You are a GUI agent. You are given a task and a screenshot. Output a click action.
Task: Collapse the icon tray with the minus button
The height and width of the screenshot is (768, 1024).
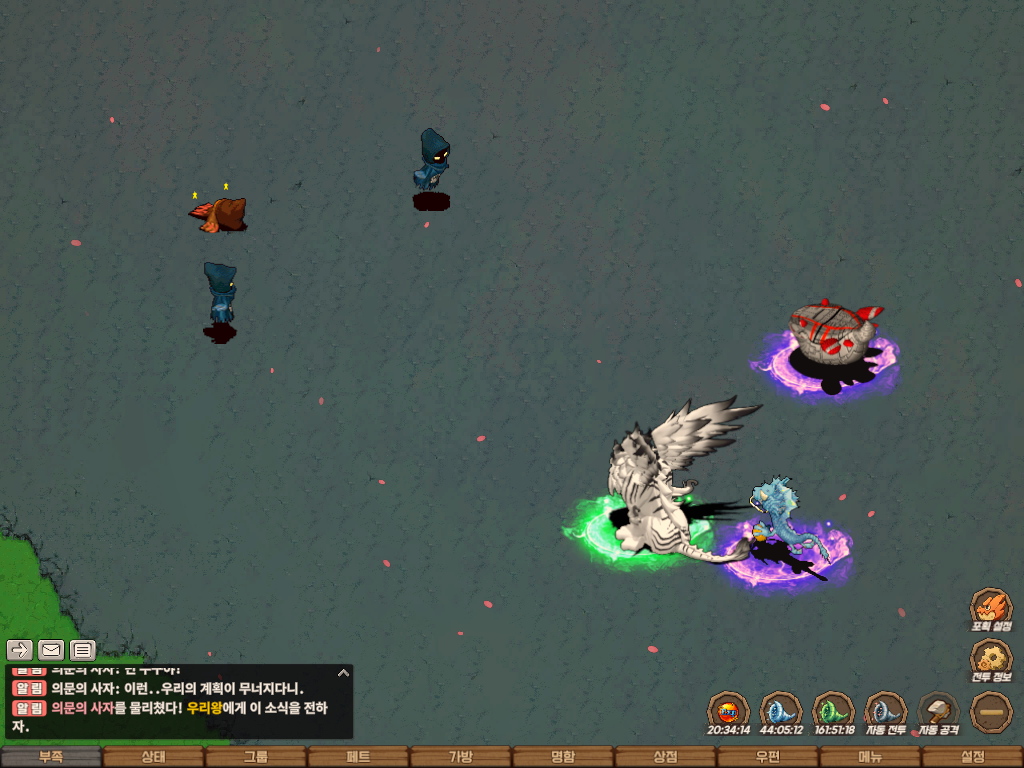pos(992,711)
